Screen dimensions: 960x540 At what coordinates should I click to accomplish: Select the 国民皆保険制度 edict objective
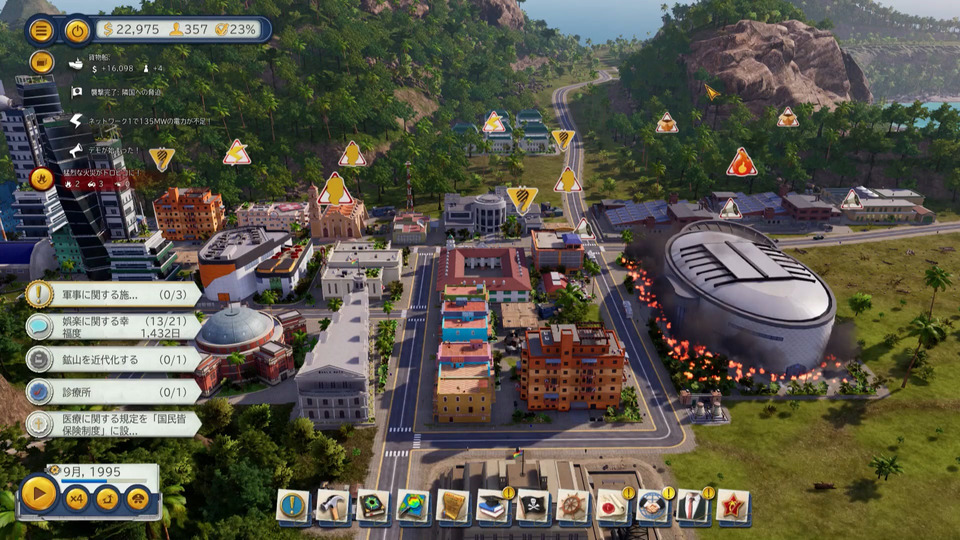tap(112, 424)
